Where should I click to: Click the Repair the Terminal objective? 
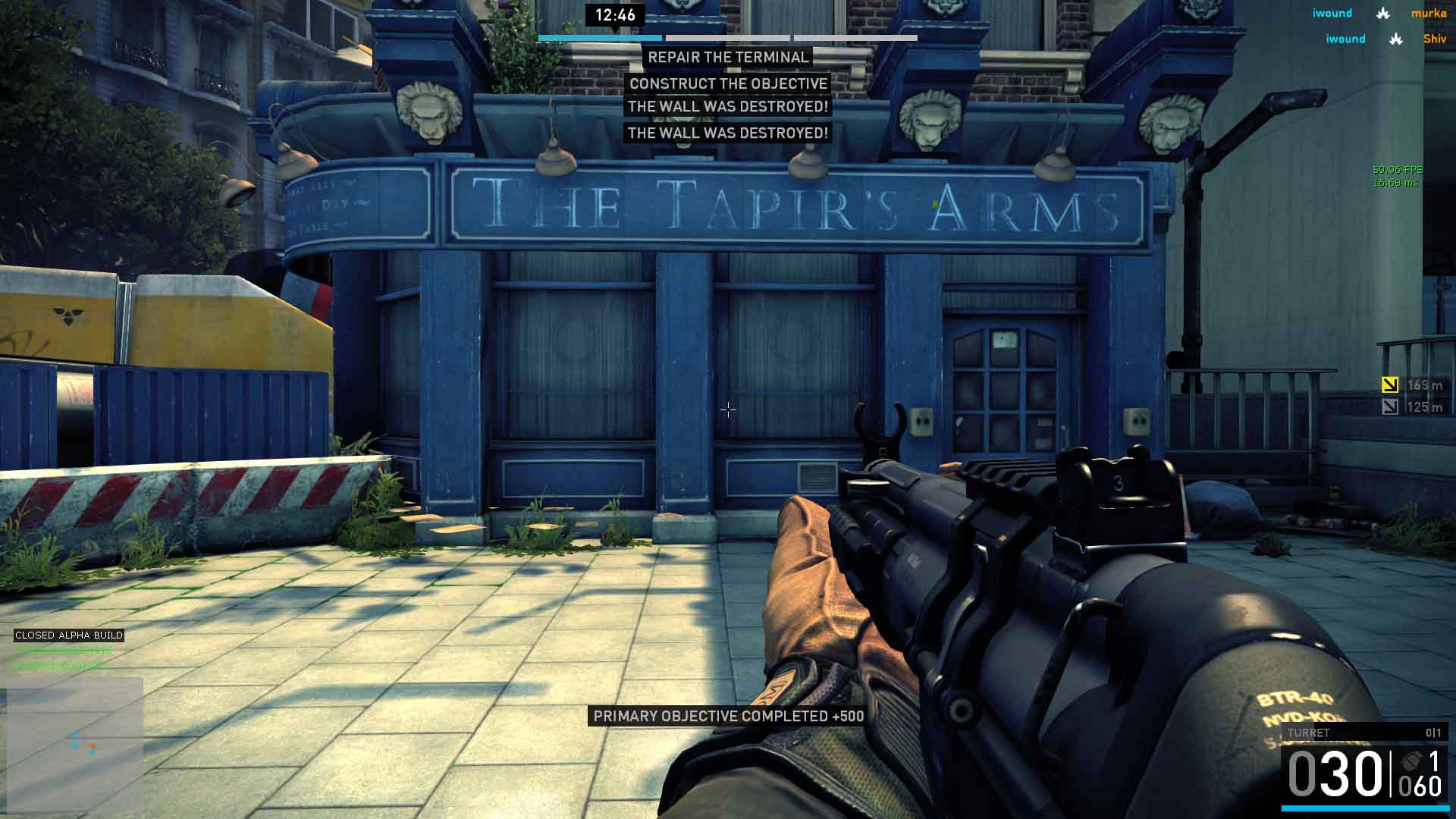[x=728, y=58]
